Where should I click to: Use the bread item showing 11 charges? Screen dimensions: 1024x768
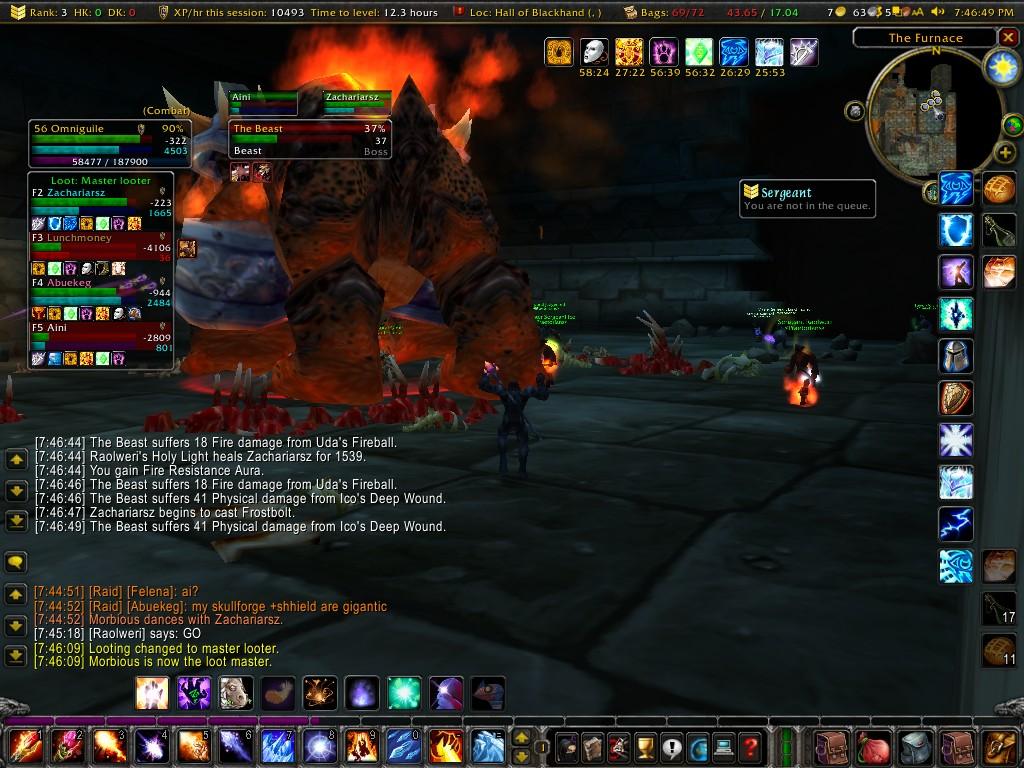998,649
